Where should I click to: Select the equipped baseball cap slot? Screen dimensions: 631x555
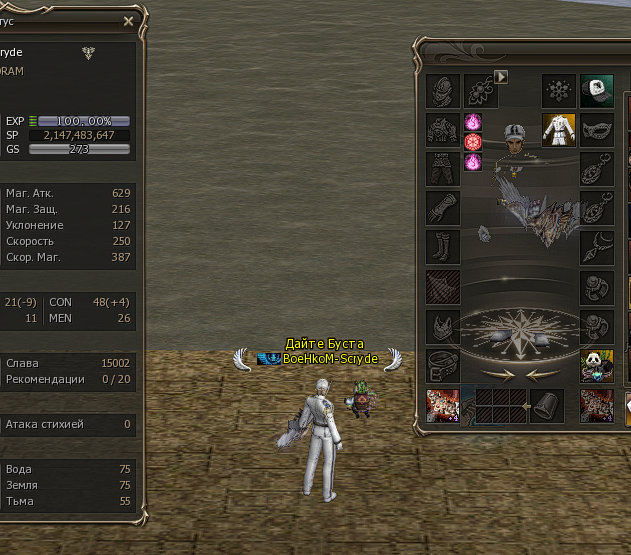597,91
